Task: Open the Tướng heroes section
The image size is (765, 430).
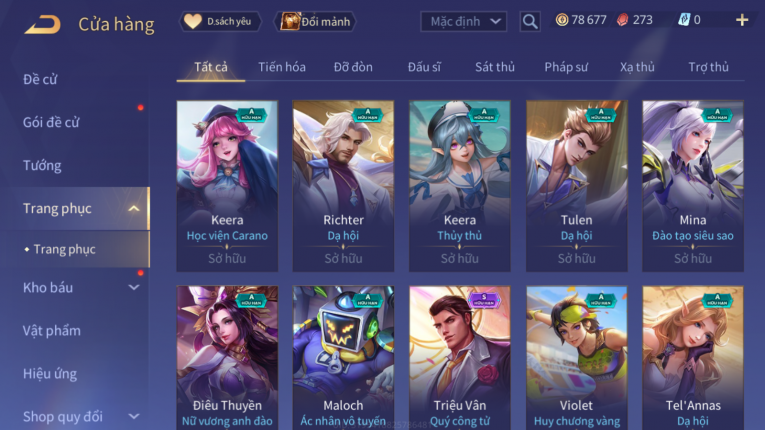Action: (x=42, y=165)
